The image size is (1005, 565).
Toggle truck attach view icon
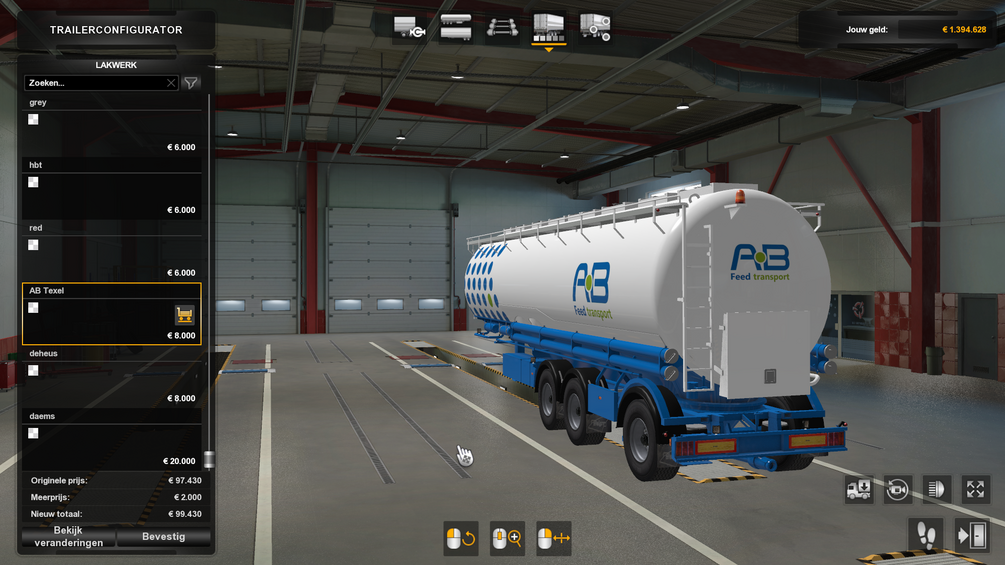858,489
